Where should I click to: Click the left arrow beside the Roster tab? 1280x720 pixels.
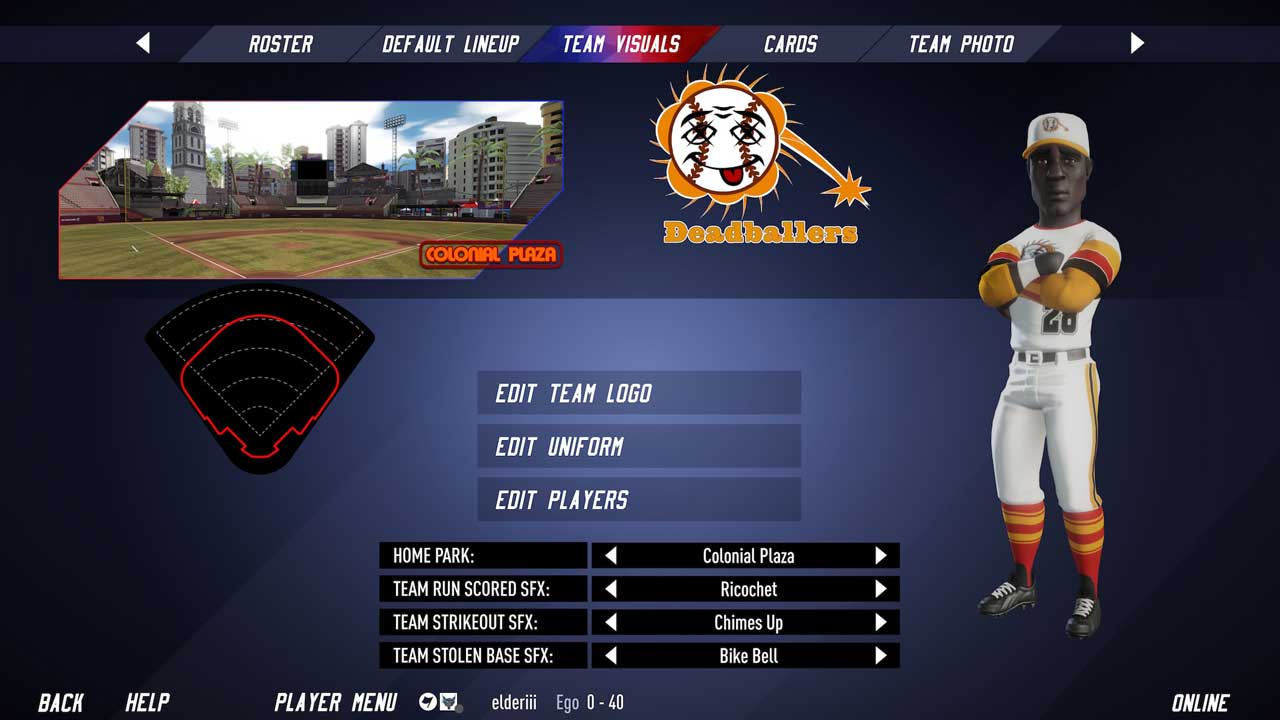coord(143,43)
